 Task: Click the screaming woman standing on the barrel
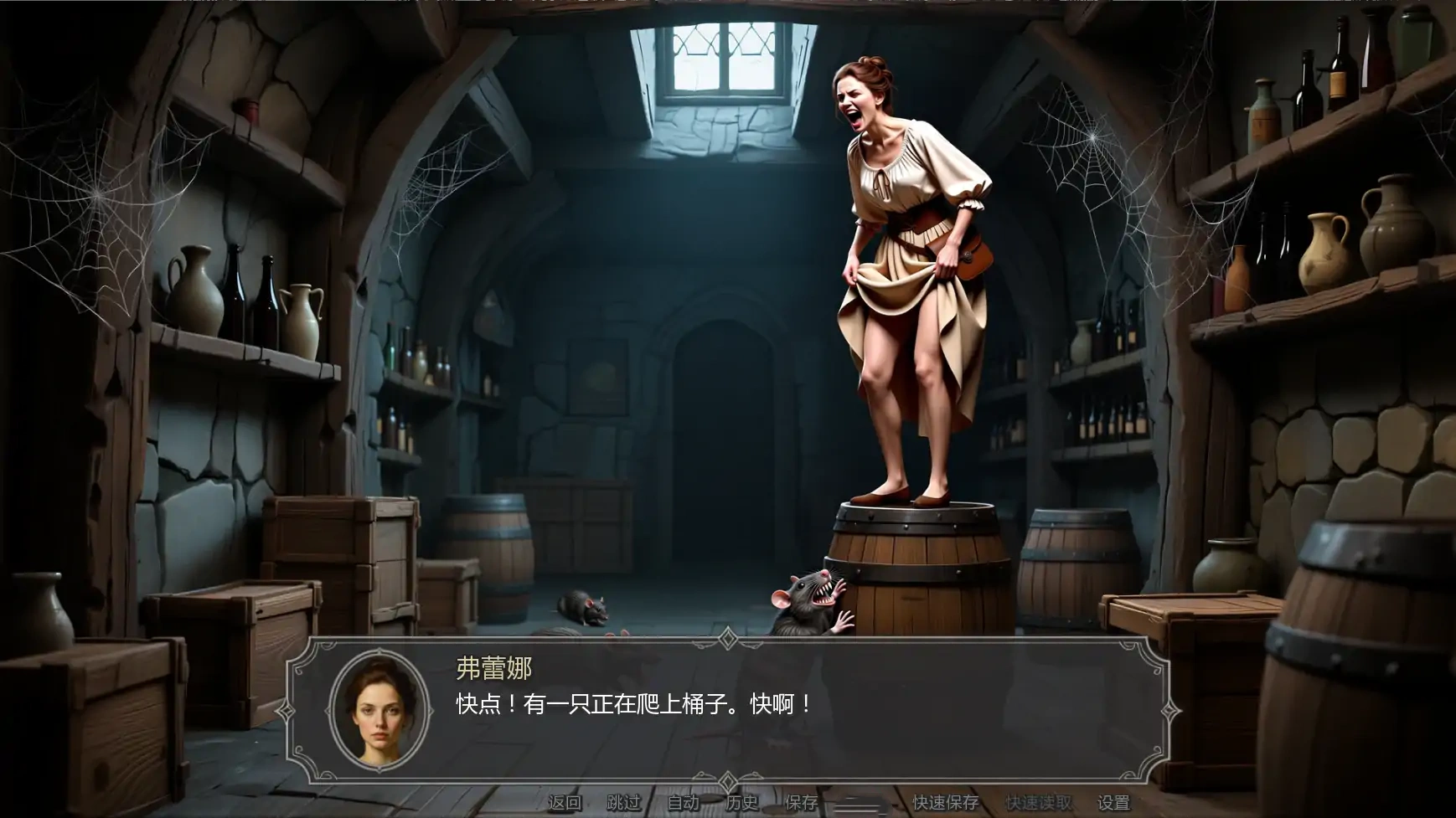[x=905, y=268]
